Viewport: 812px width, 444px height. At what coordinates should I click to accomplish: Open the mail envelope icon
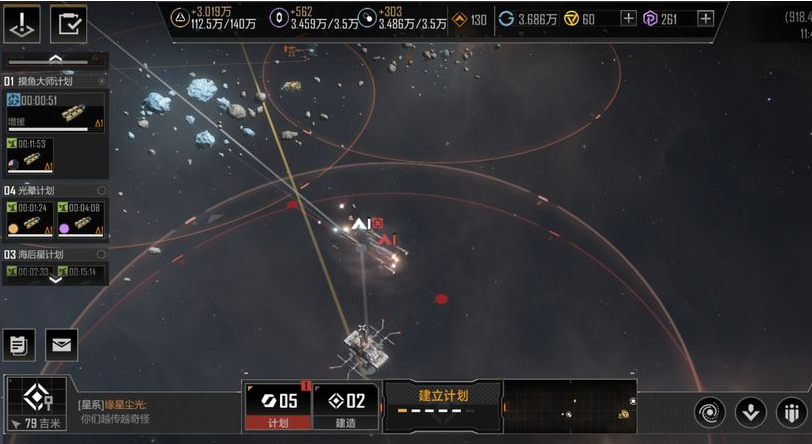click(x=61, y=345)
